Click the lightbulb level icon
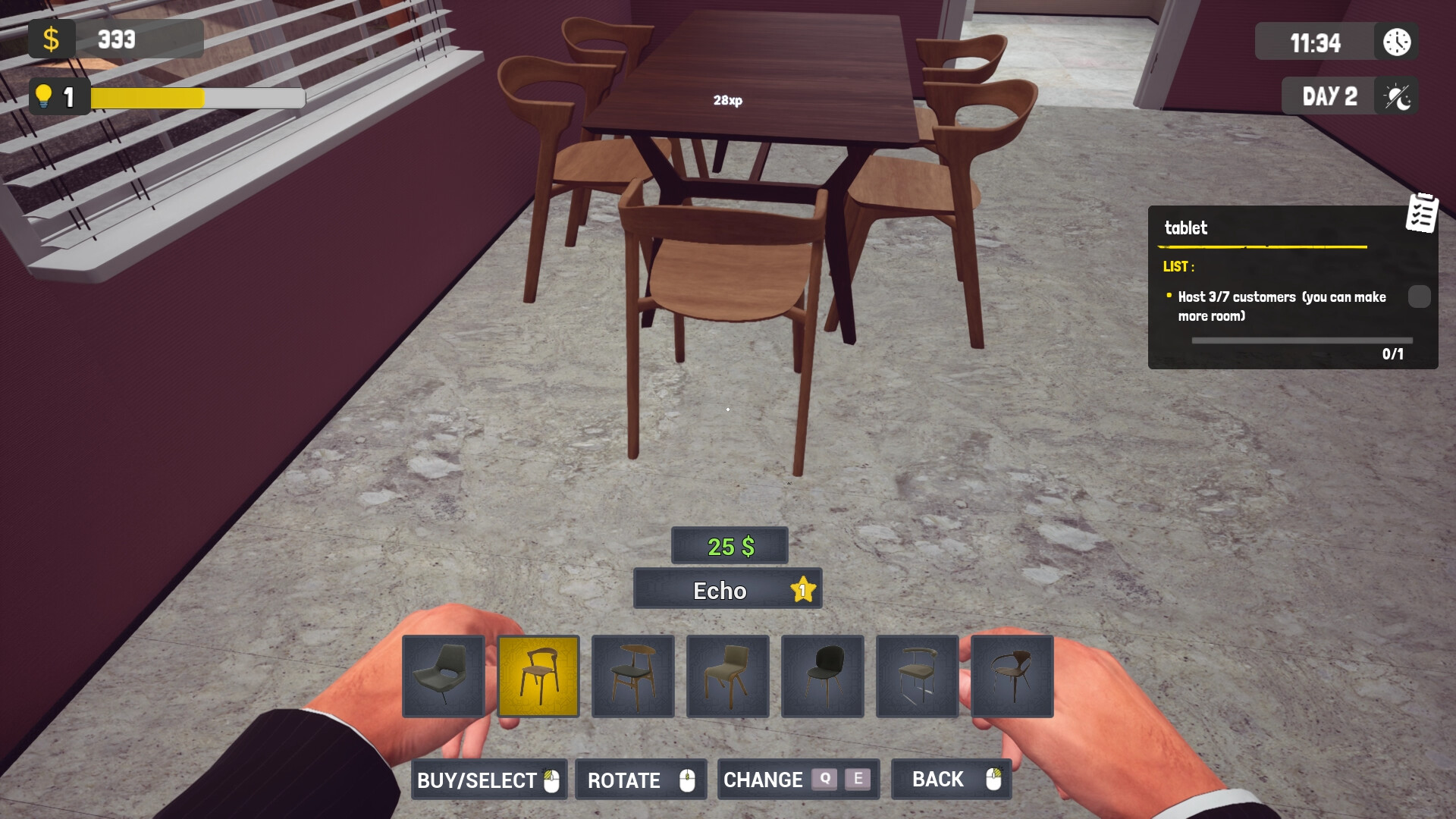This screenshot has width=1456, height=819. (43, 96)
